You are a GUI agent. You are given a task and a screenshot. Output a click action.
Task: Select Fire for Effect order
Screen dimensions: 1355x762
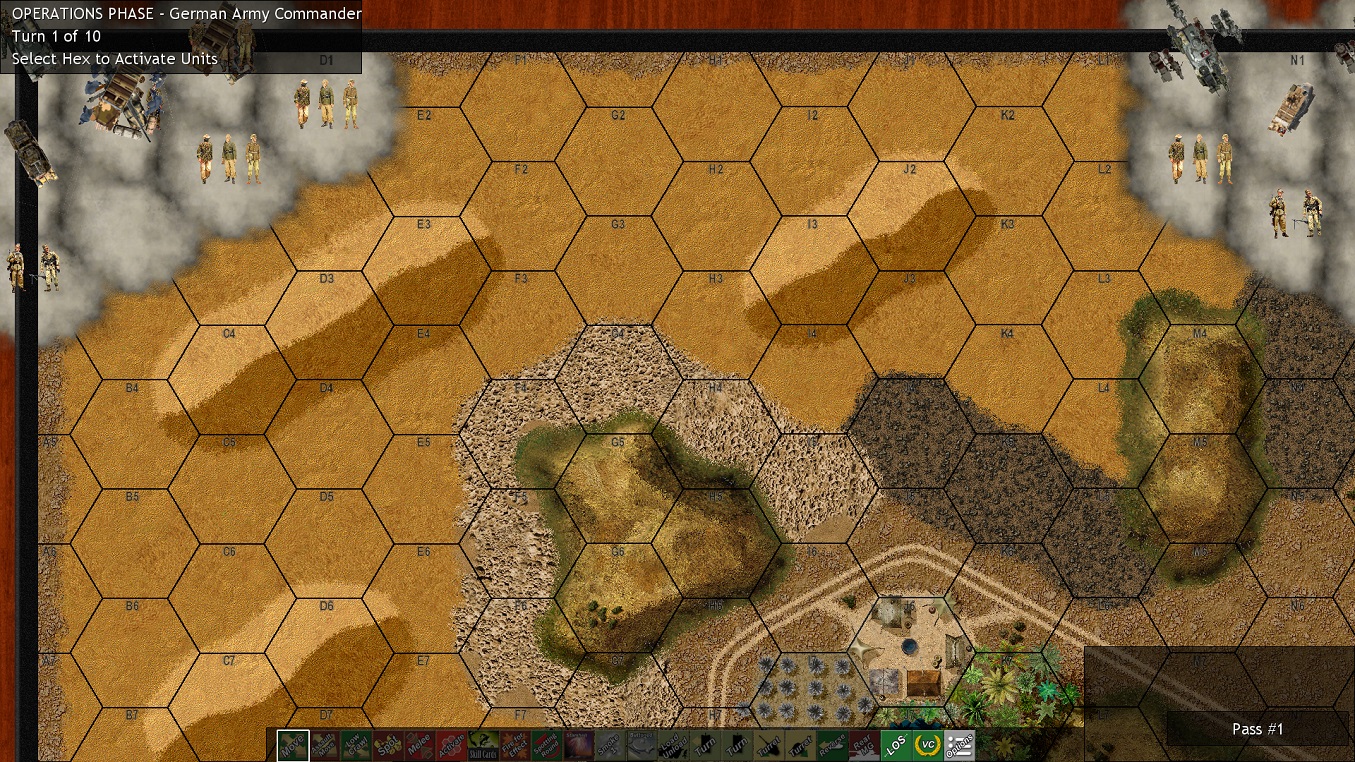tap(514, 746)
